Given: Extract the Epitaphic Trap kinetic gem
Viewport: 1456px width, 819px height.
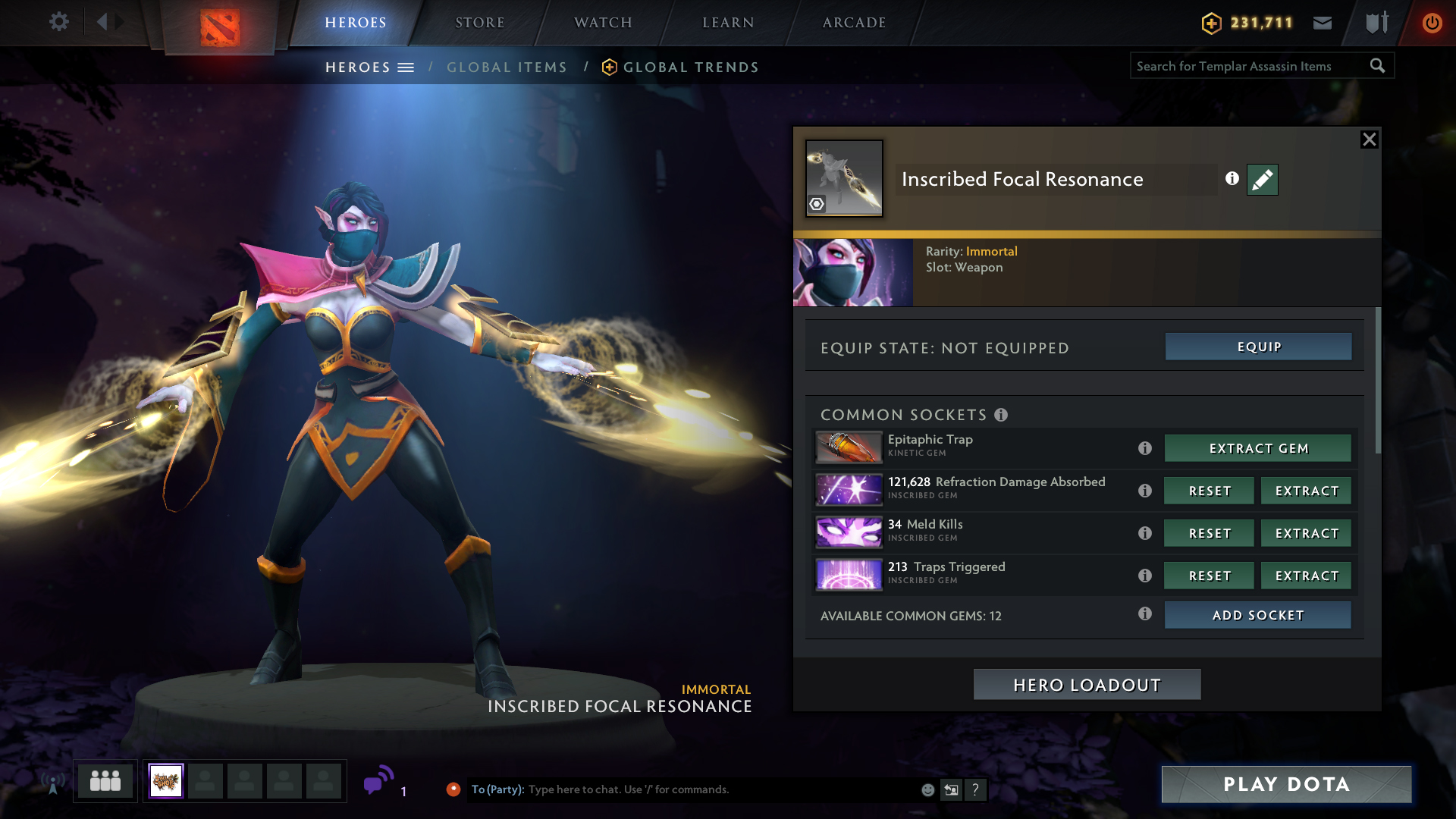Looking at the screenshot, I should point(1257,448).
